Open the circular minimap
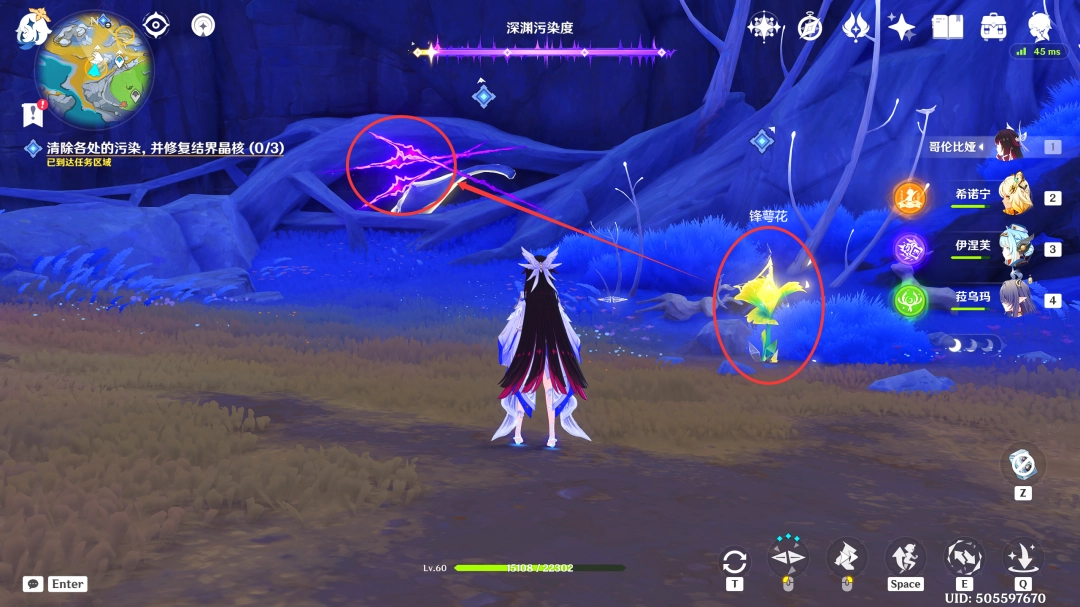The width and height of the screenshot is (1080, 607). click(94, 70)
